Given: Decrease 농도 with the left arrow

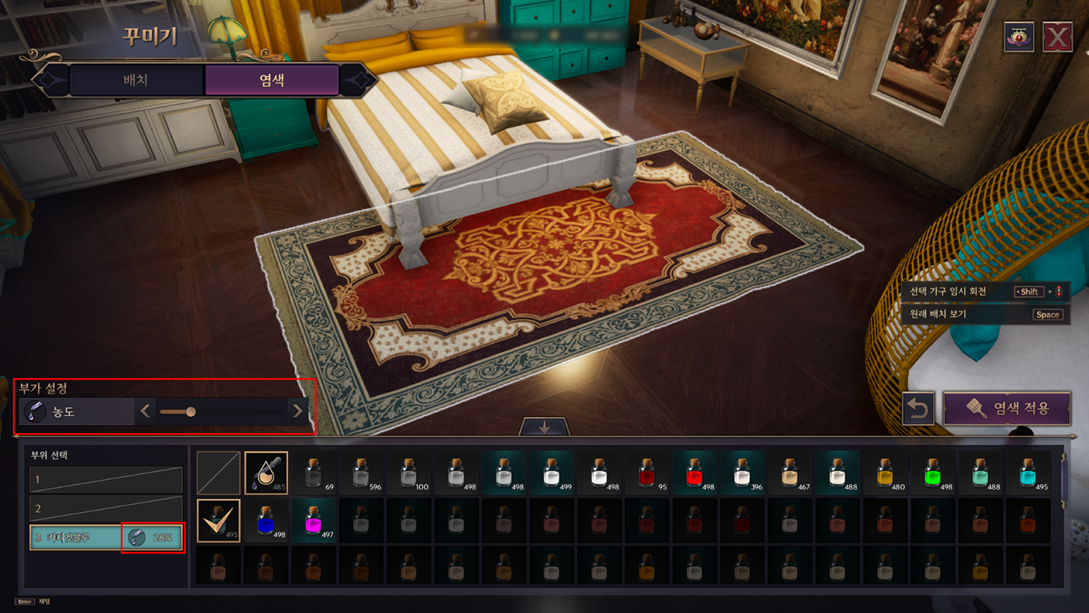Looking at the screenshot, I should pos(146,411).
